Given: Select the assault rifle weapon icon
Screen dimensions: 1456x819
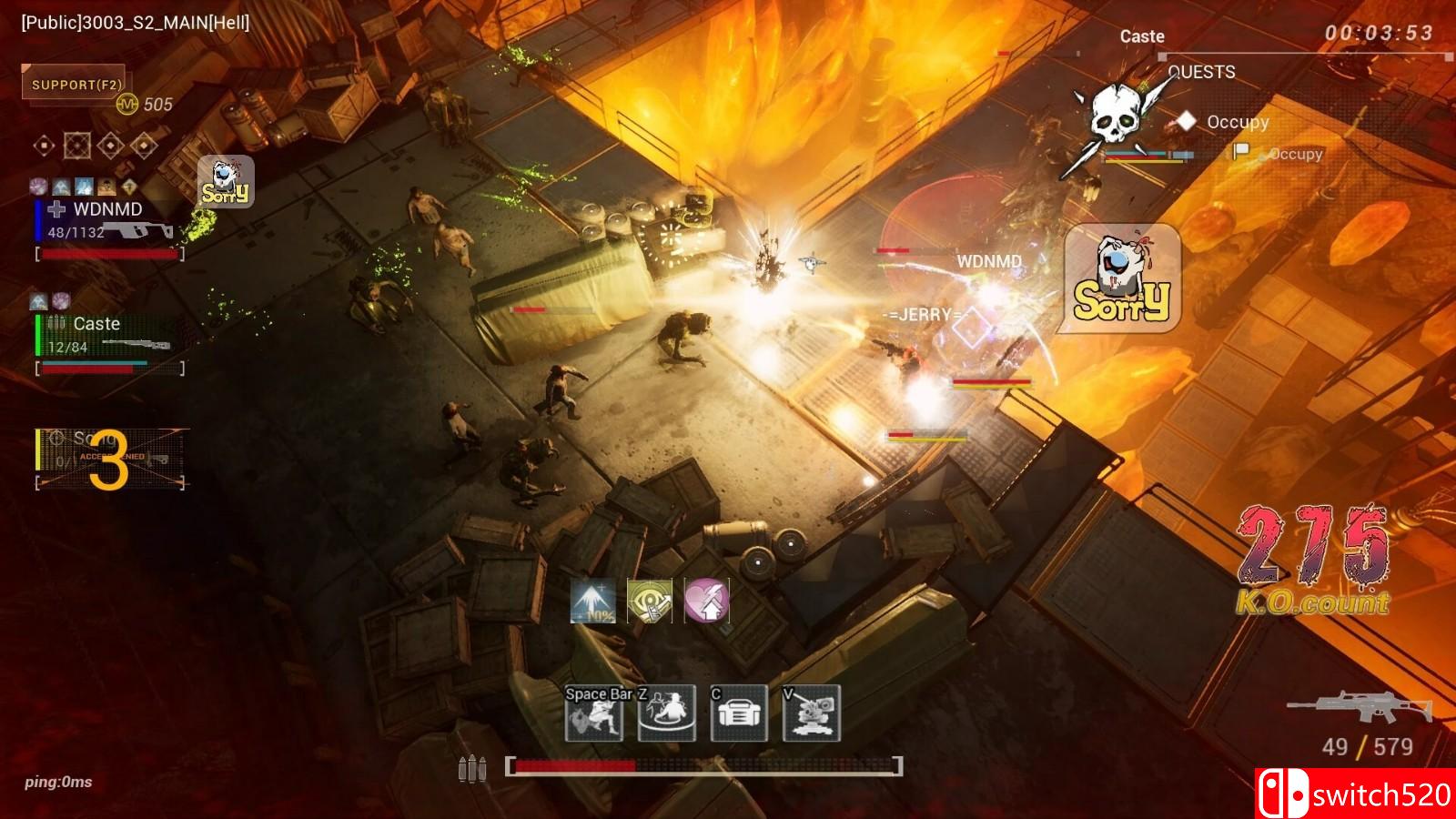Looking at the screenshot, I should (x=1360, y=708).
